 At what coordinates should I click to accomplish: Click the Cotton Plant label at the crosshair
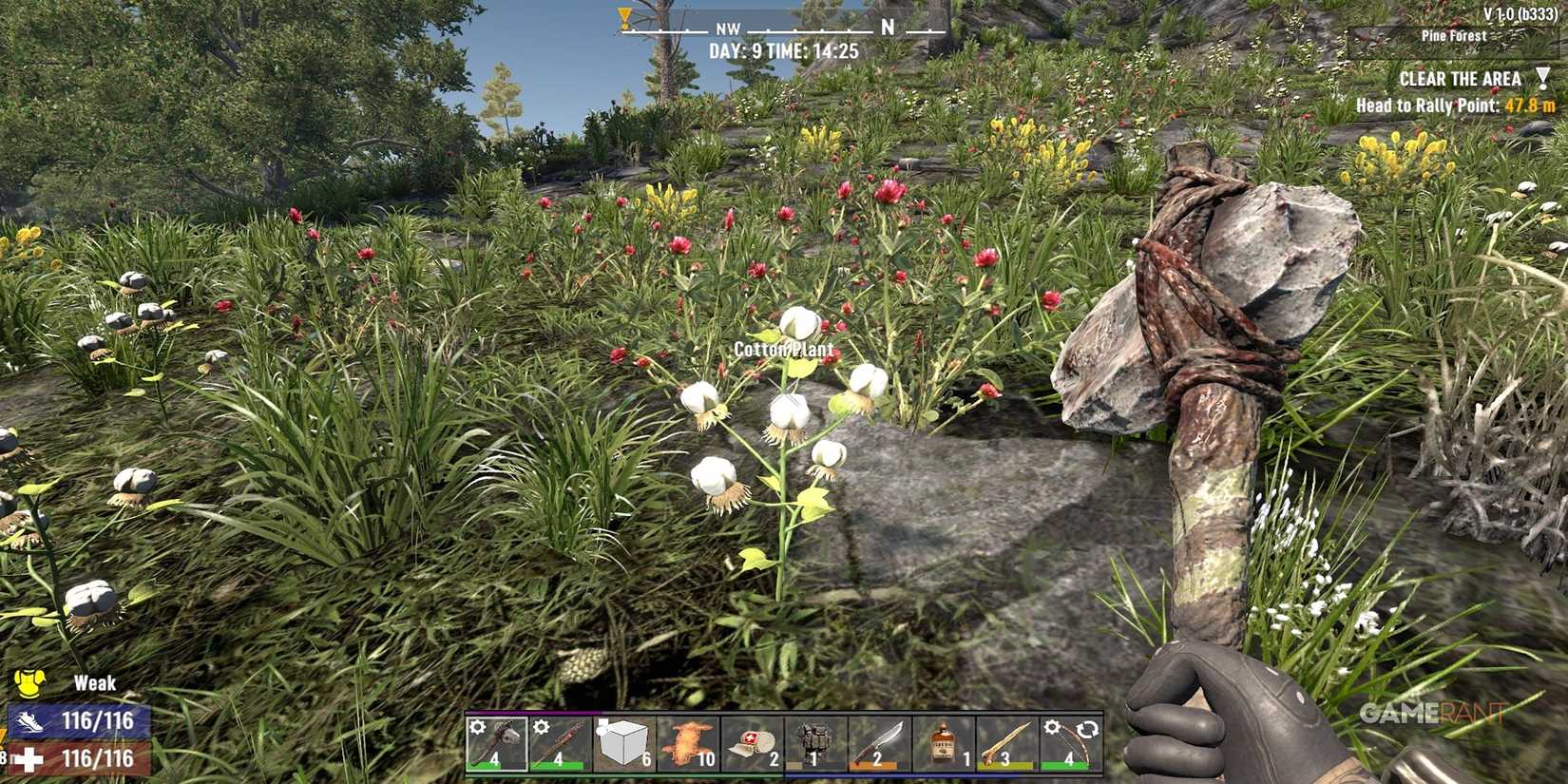pyautogui.click(x=783, y=349)
